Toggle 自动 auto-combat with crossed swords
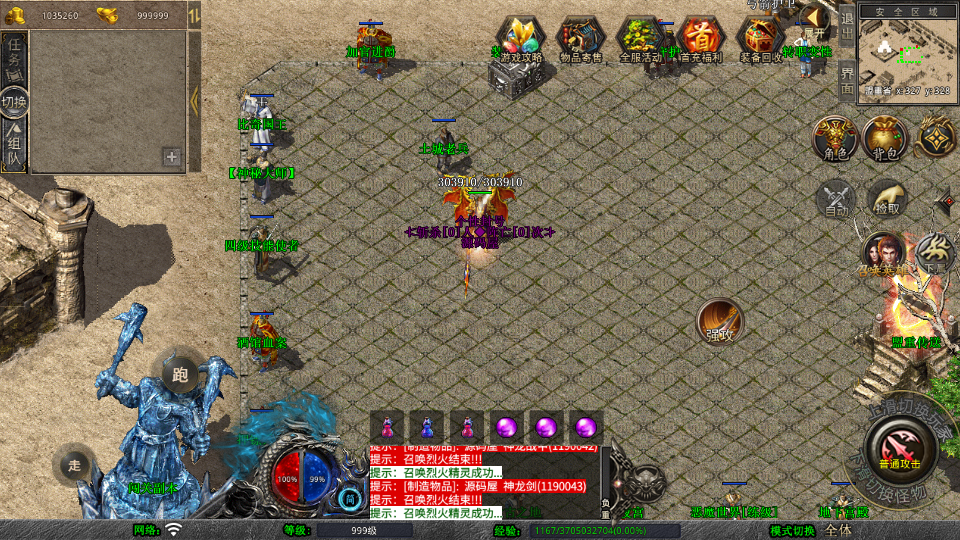This screenshot has width=960, height=540. (x=836, y=199)
